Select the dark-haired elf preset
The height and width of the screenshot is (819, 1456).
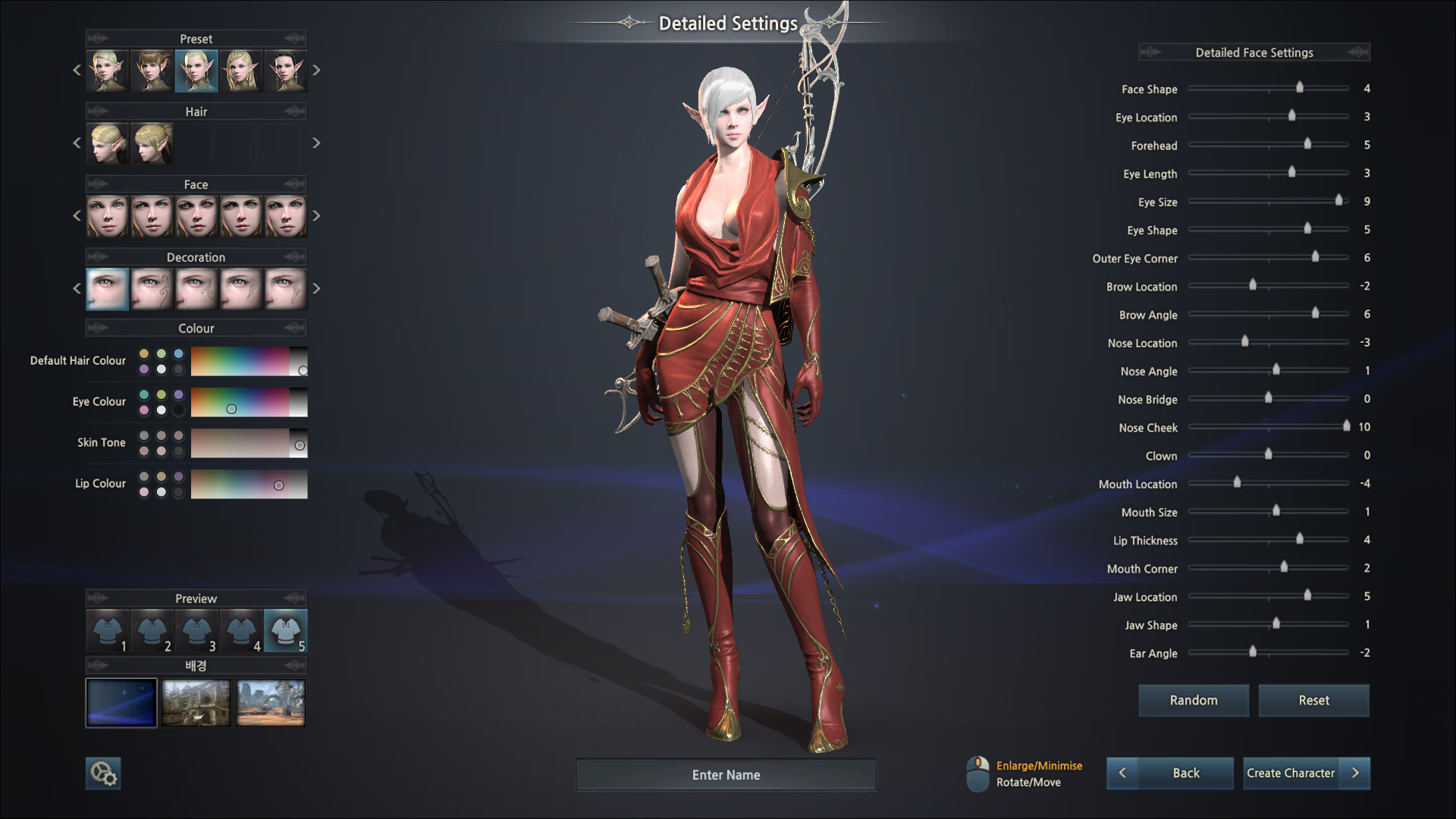(x=285, y=71)
